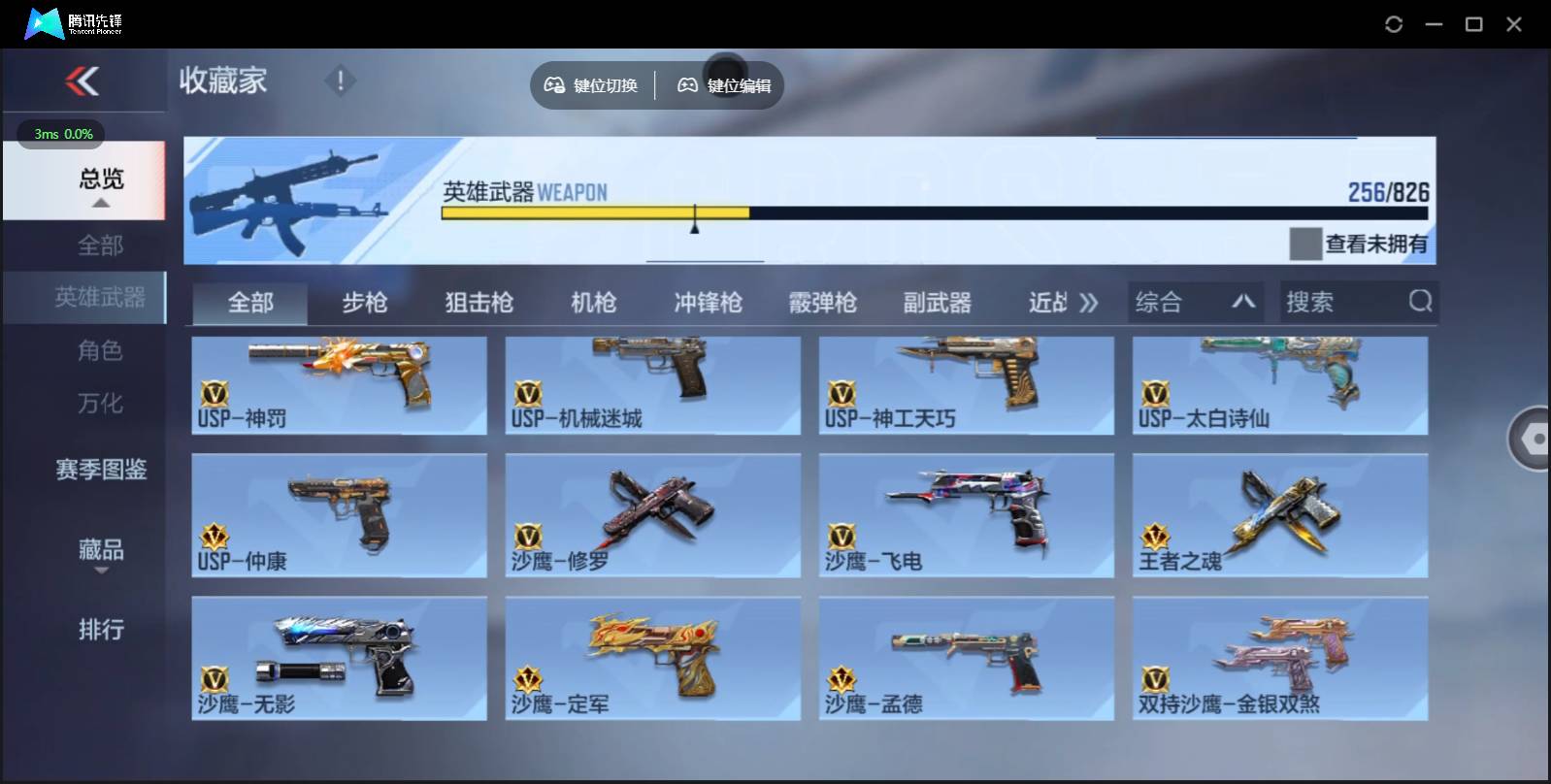Open 赛季图鉴 from the sidebar
This screenshot has width=1551, height=784.
tap(100, 470)
